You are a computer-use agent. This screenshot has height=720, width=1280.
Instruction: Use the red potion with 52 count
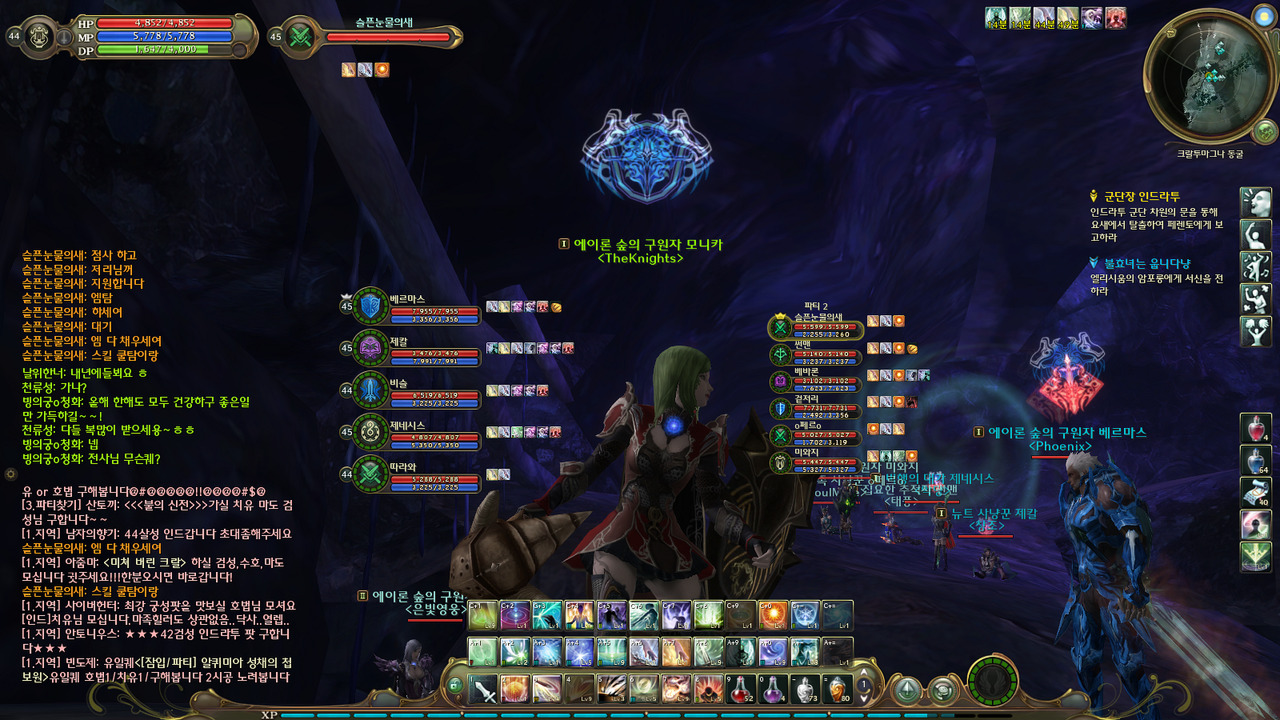coord(741,688)
